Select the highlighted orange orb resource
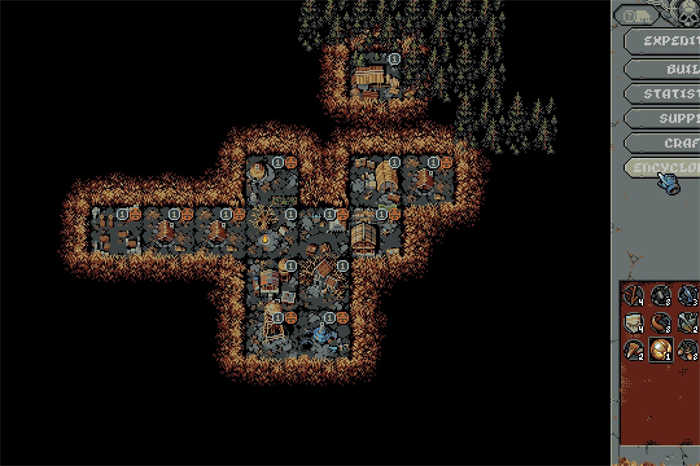 point(660,349)
